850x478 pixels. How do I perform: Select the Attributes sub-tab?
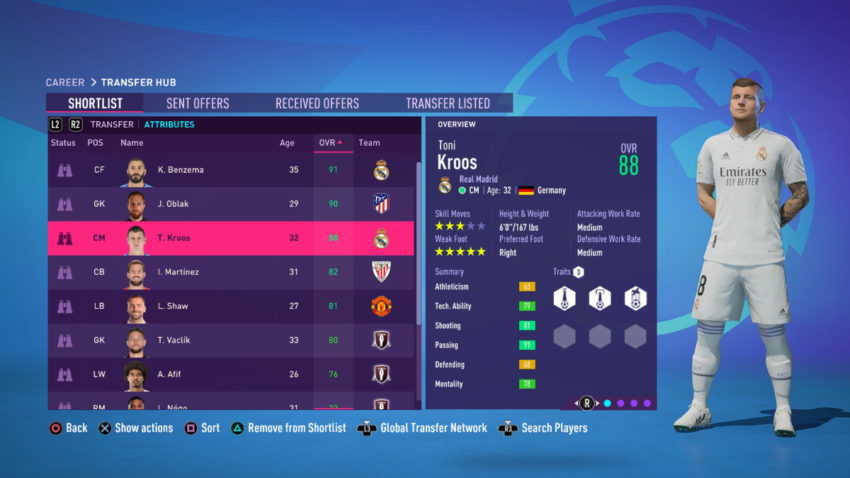(x=169, y=125)
